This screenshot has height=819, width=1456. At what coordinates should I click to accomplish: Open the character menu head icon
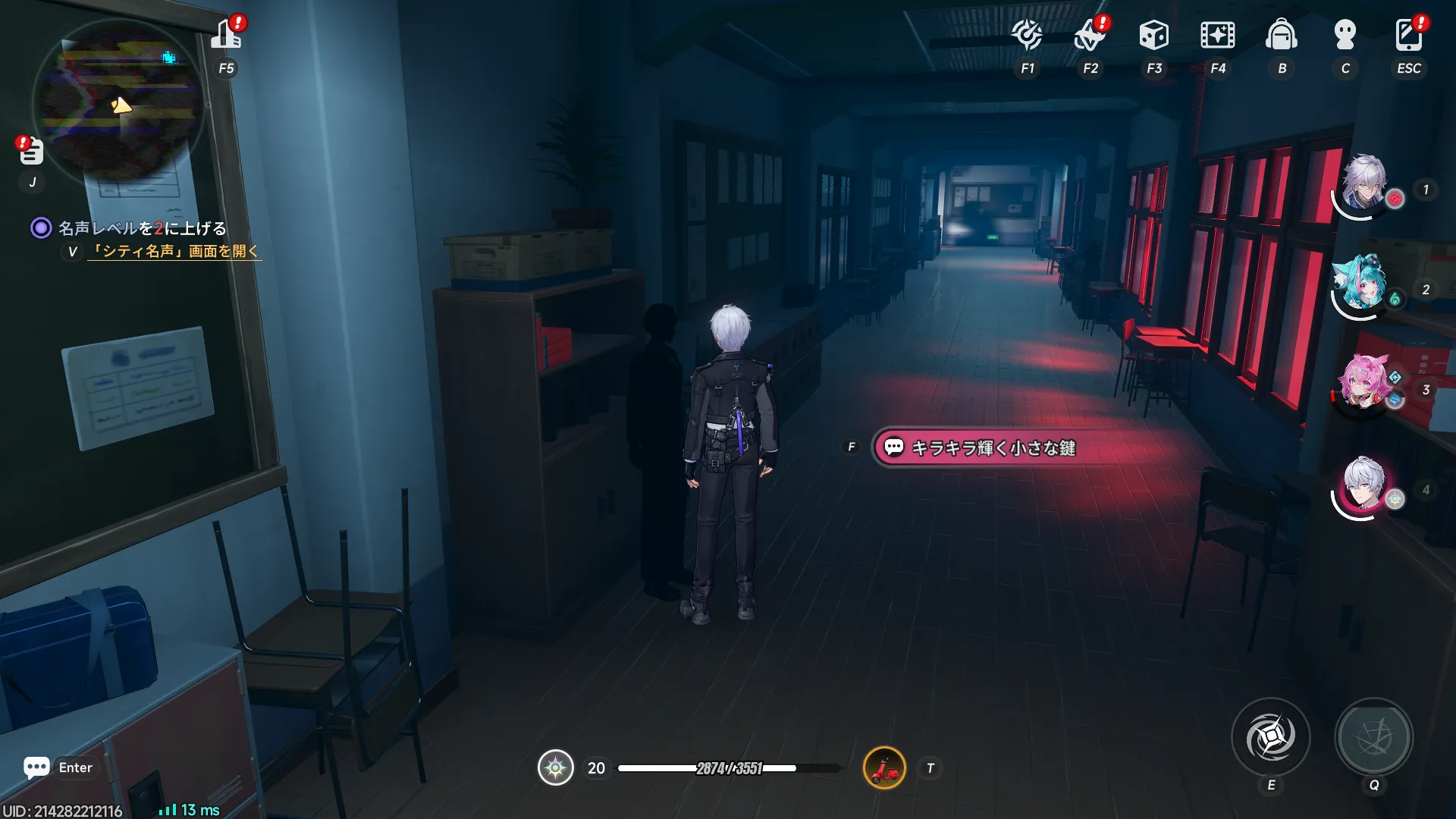[x=1345, y=35]
